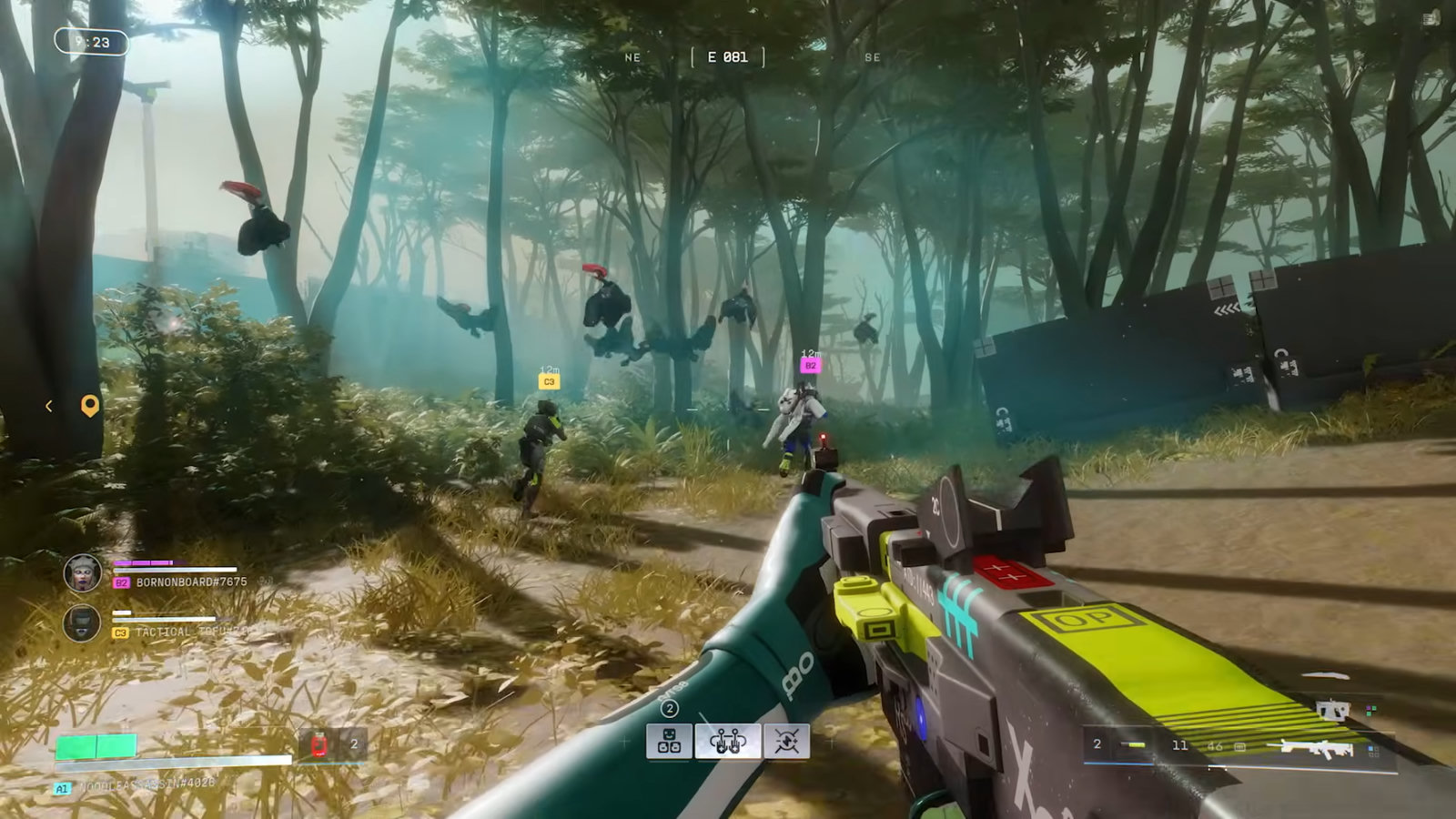Image resolution: width=1456 pixels, height=819 pixels.
Task: Select the equipped rifle weapon icon
Action: click(1316, 748)
